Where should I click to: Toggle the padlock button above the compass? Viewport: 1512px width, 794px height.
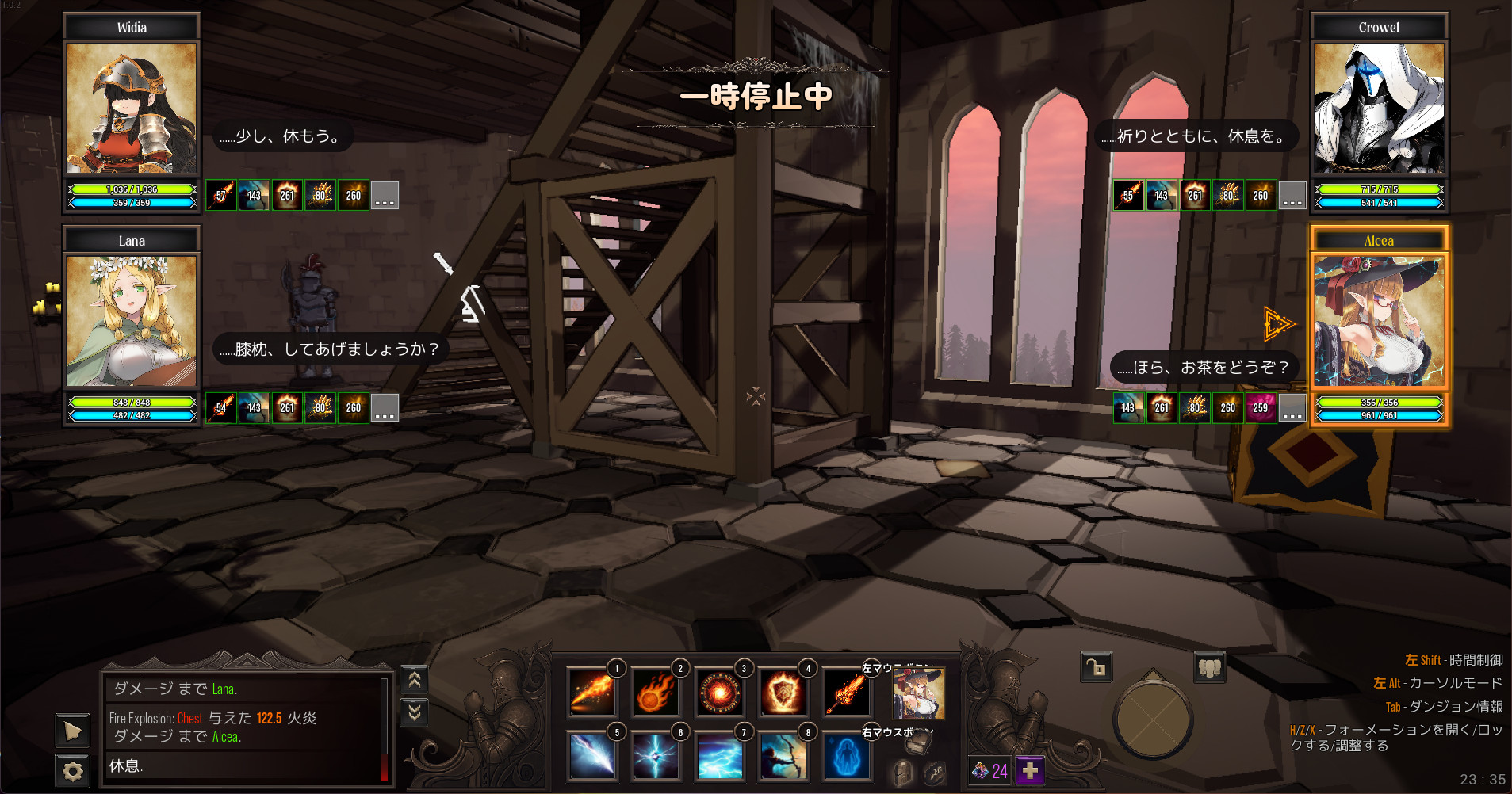[1097, 667]
